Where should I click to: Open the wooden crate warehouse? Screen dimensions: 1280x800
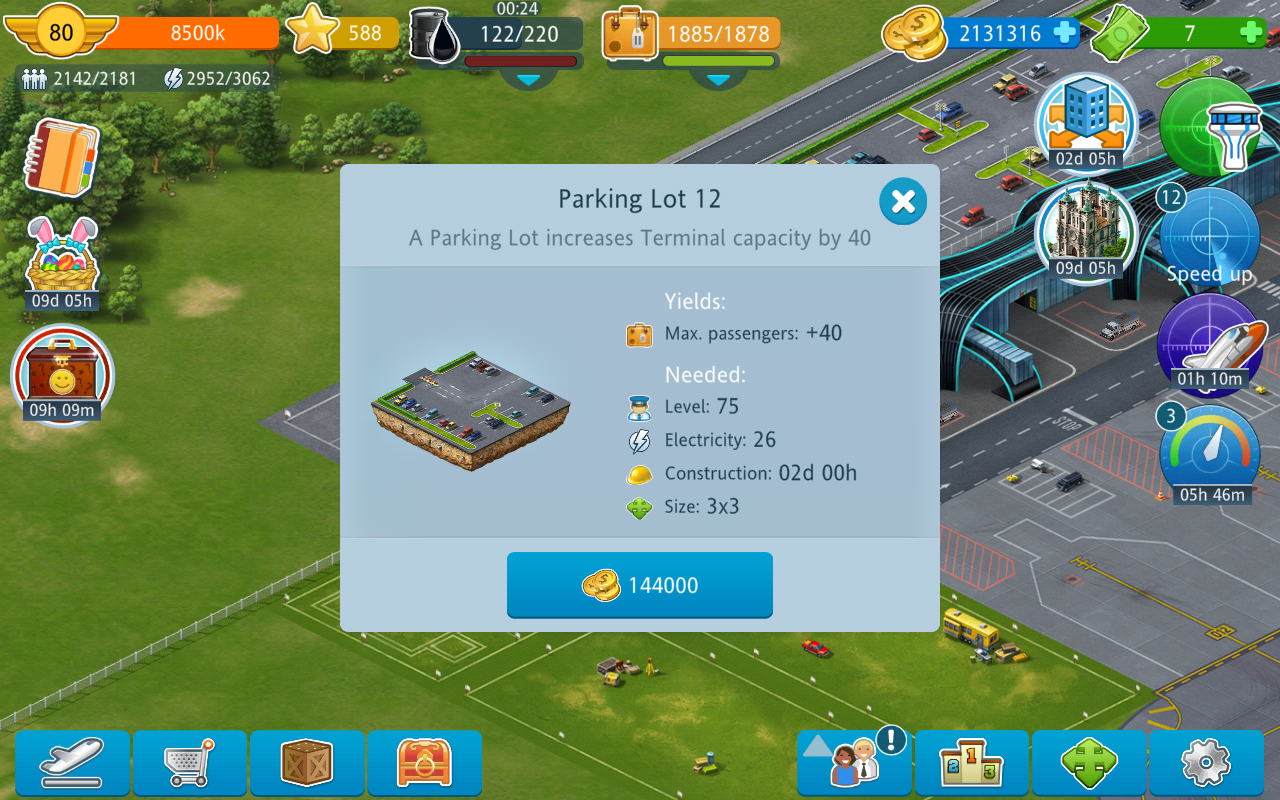[x=307, y=764]
